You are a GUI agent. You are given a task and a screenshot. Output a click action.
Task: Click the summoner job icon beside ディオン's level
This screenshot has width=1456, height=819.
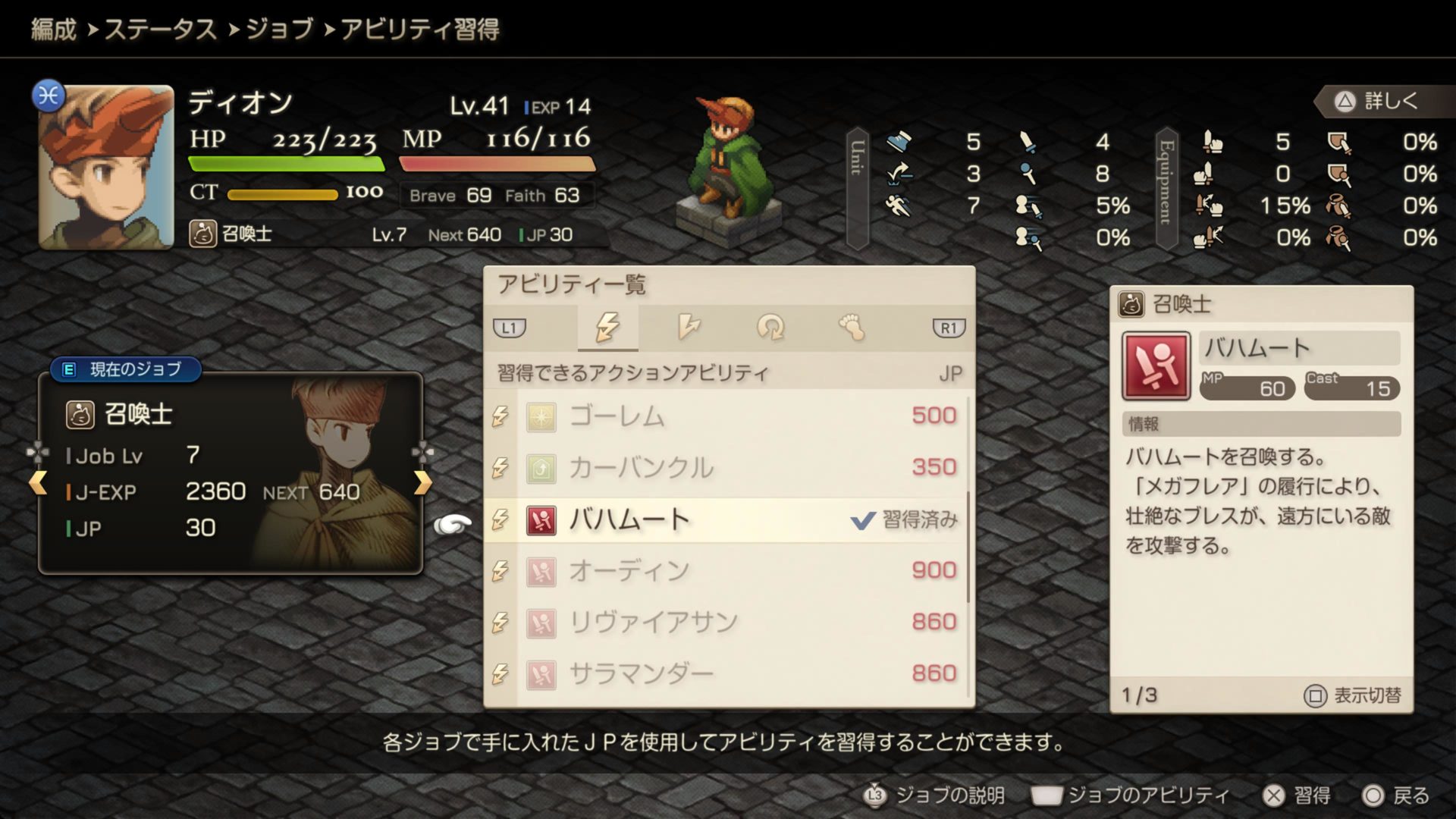pos(202,234)
